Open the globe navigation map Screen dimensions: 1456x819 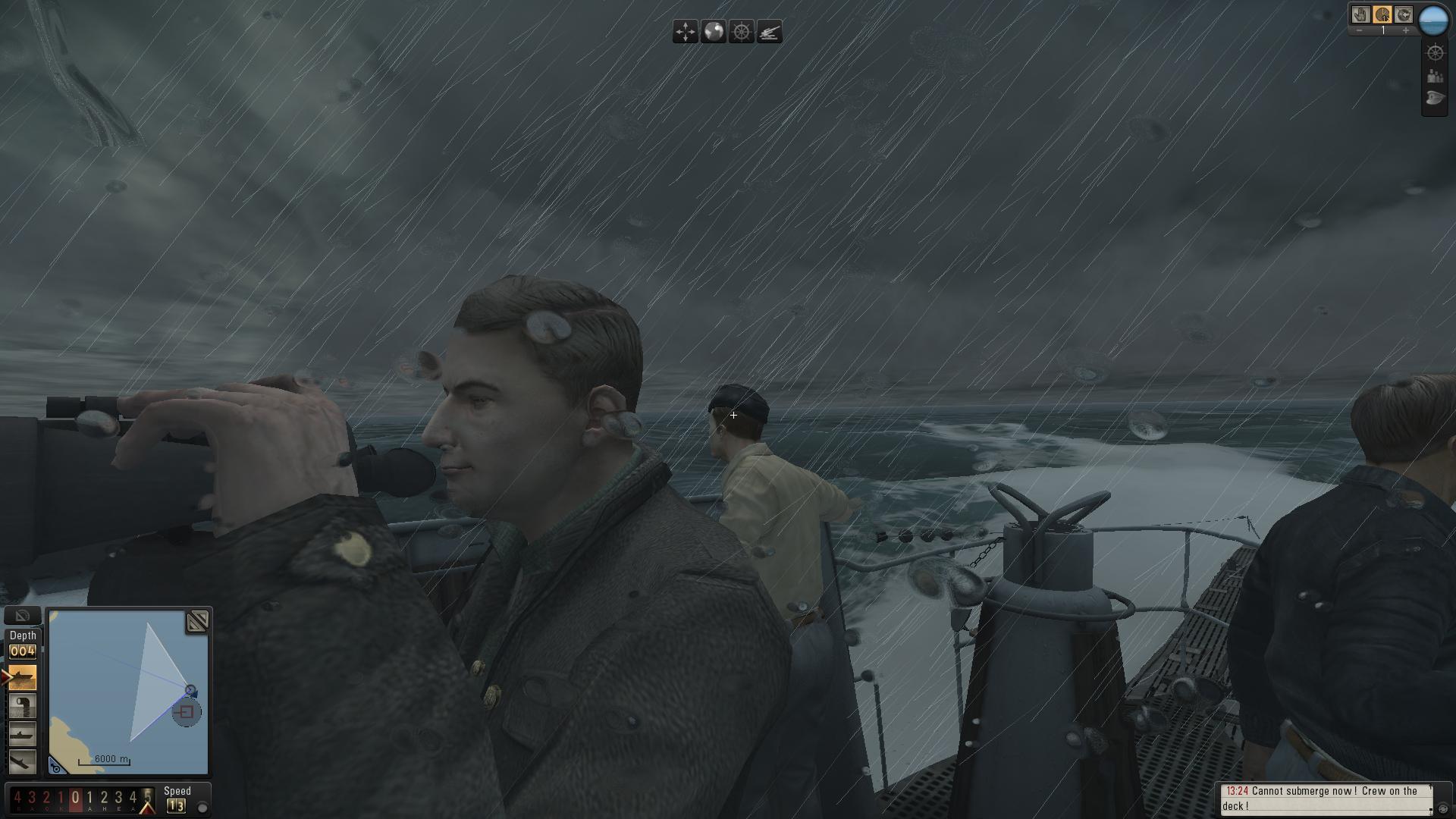(714, 32)
